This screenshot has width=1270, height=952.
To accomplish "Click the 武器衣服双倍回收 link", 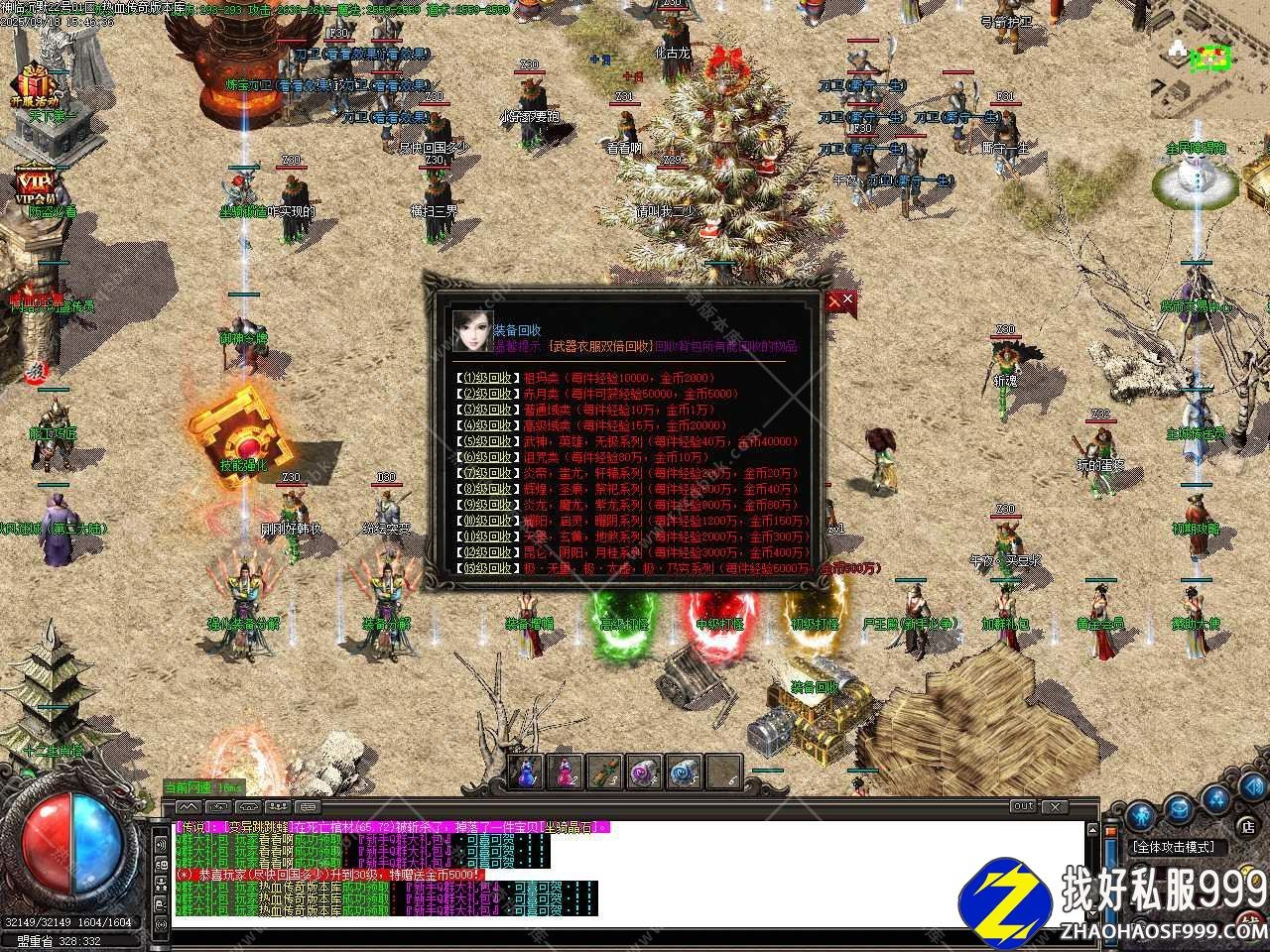I will [599, 347].
